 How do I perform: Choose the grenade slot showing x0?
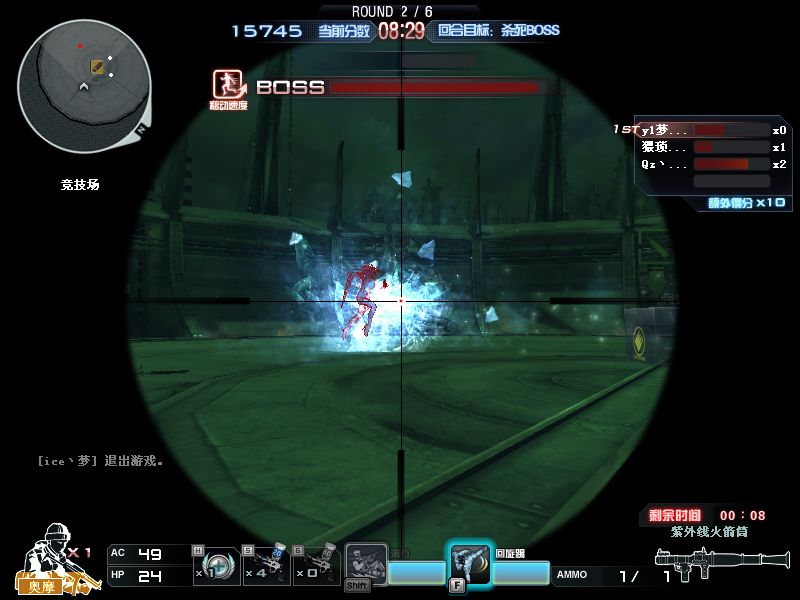(x=318, y=566)
